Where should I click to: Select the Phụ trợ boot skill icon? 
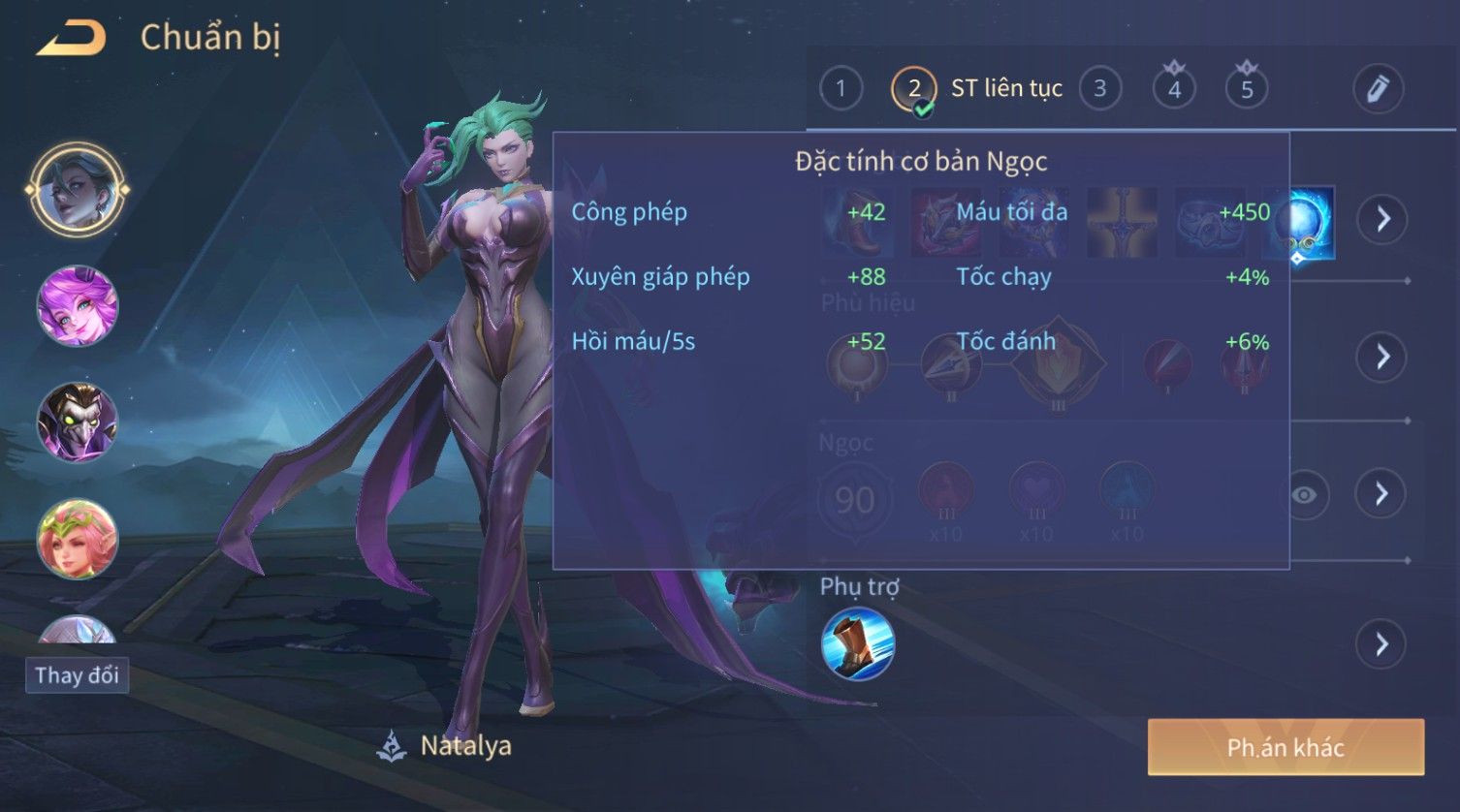pos(858,644)
